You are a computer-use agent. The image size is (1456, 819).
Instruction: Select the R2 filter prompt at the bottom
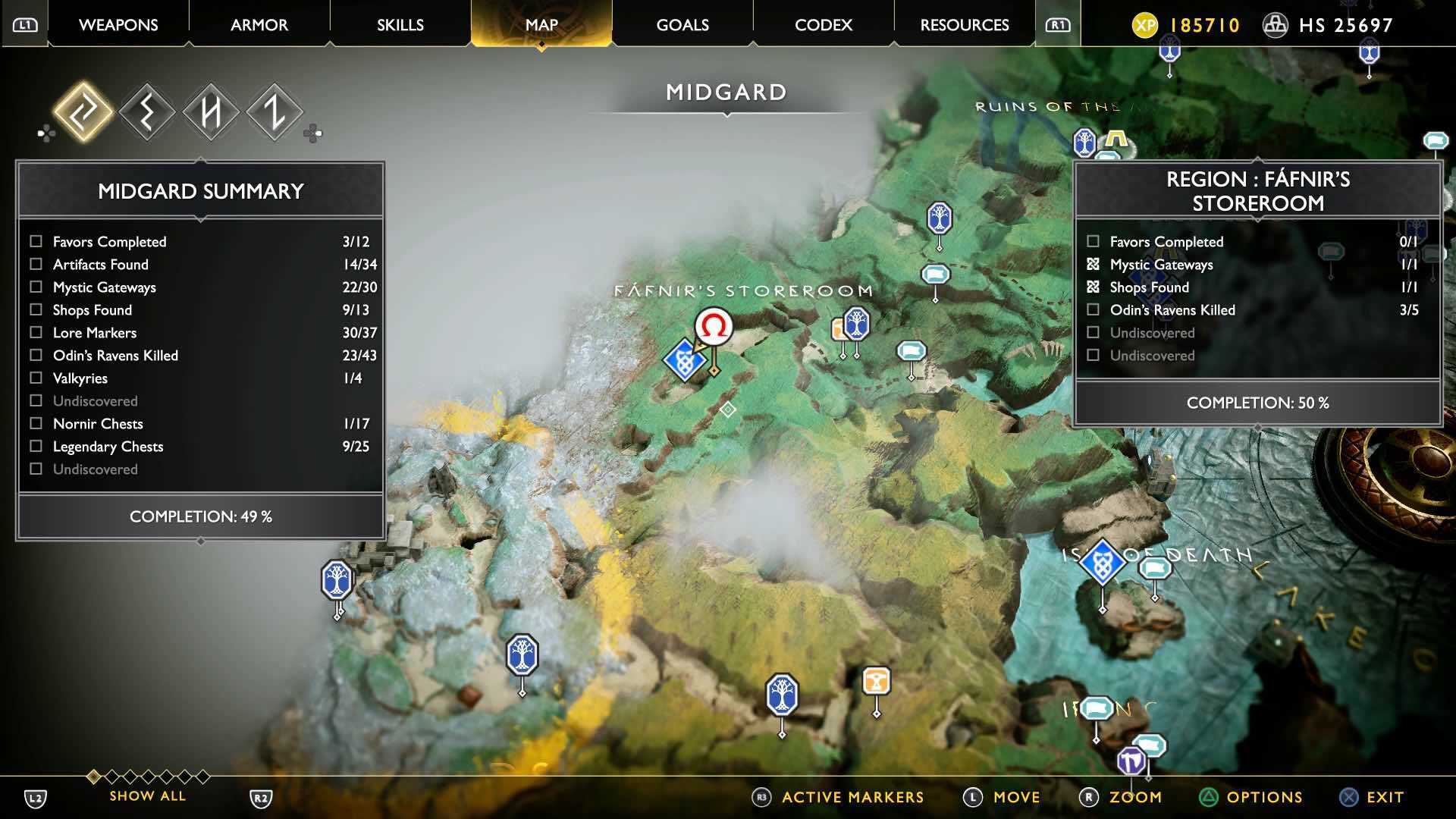(x=262, y=797)
